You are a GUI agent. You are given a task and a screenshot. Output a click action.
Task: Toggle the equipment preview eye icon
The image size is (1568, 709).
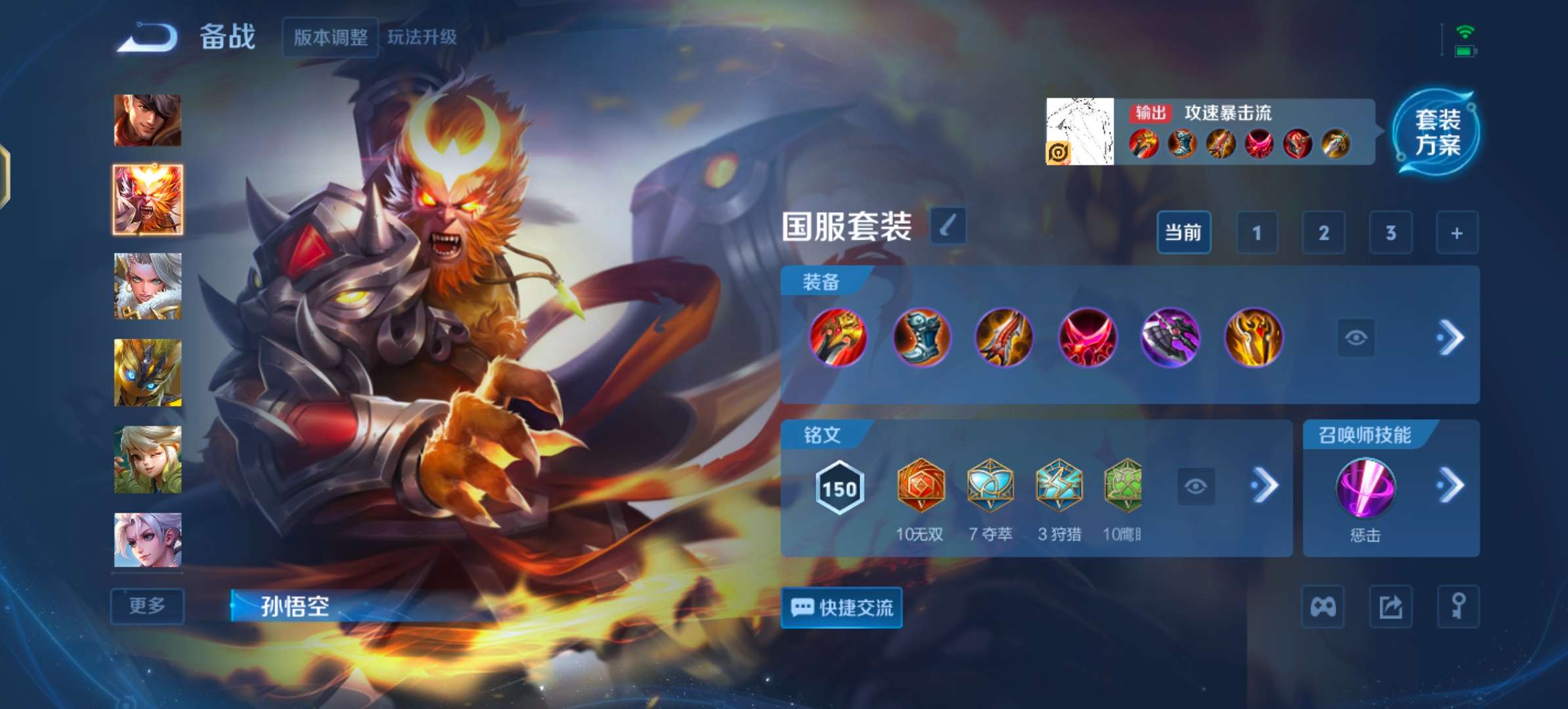pos(1357,337)
